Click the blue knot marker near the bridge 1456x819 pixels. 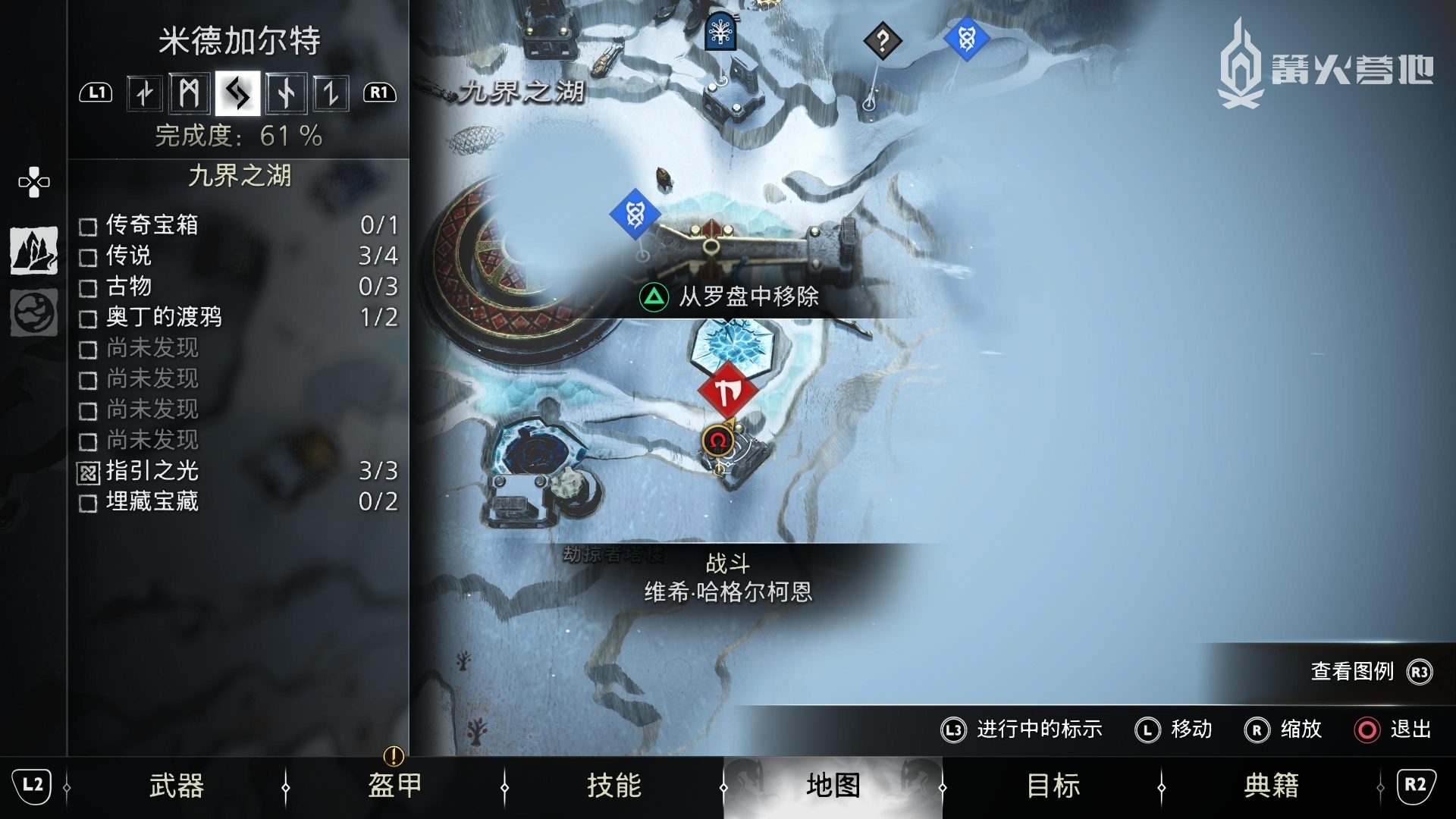pos(635,215)
